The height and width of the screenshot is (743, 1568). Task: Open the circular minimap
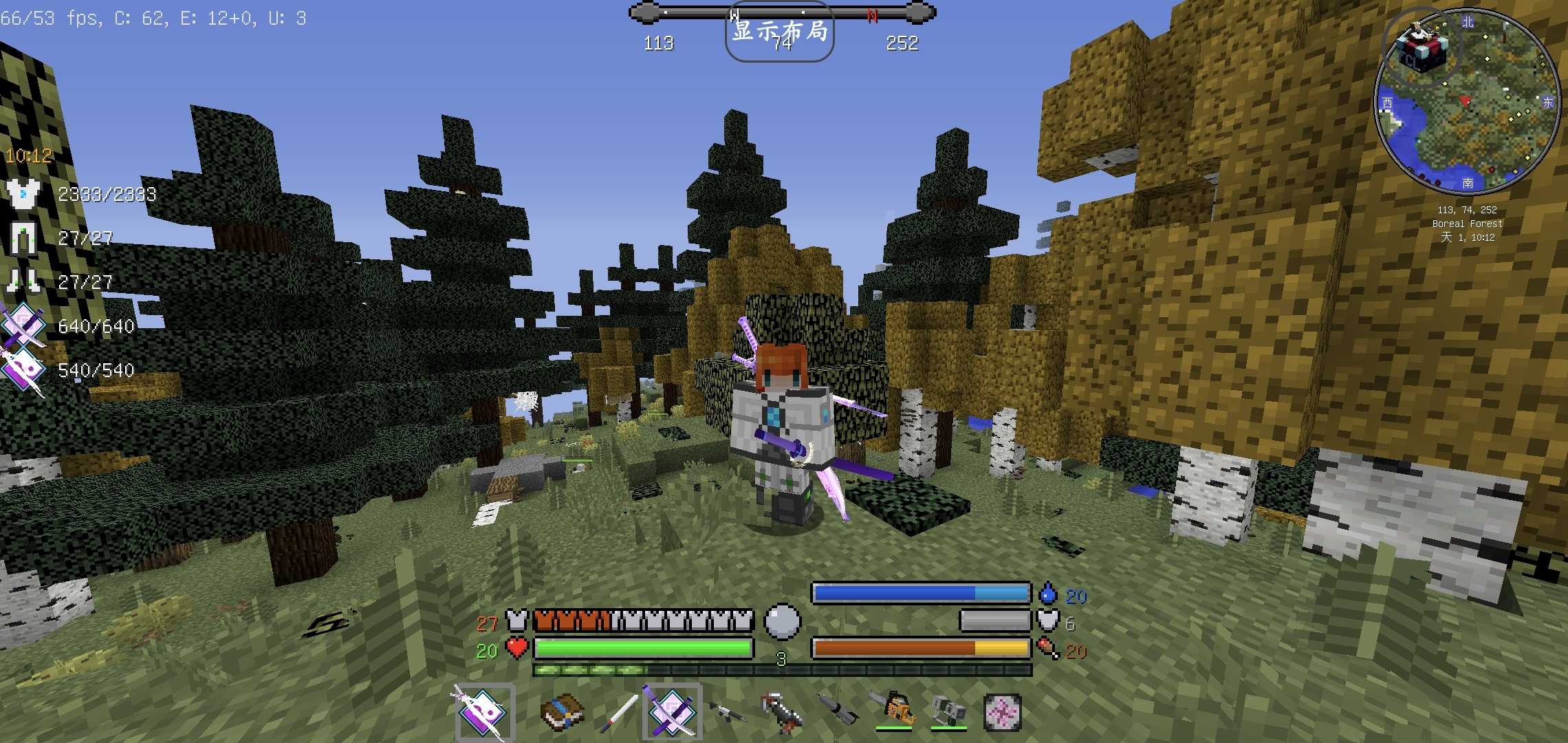click(x=1466, y=101)
